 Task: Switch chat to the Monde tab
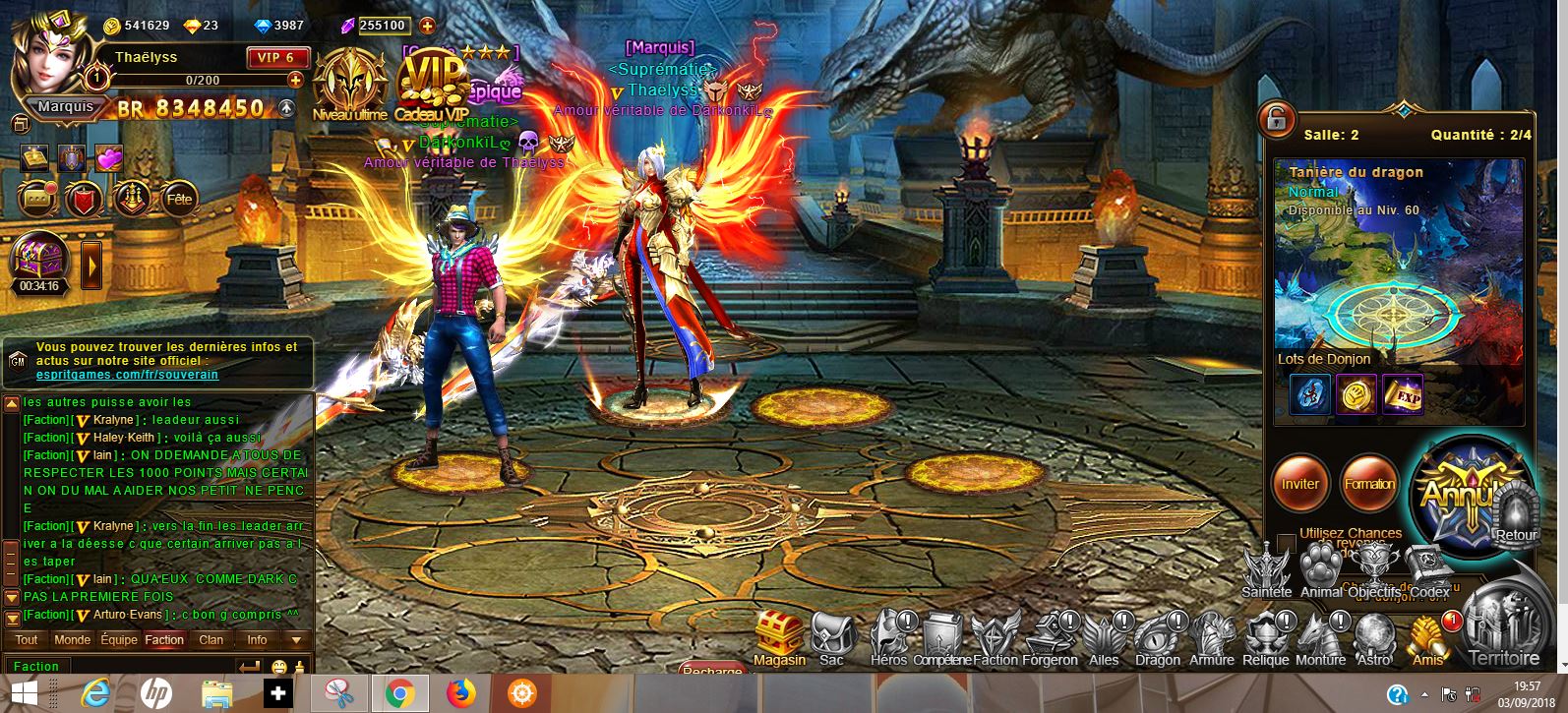pyautogui.click(x=72, y=639)
